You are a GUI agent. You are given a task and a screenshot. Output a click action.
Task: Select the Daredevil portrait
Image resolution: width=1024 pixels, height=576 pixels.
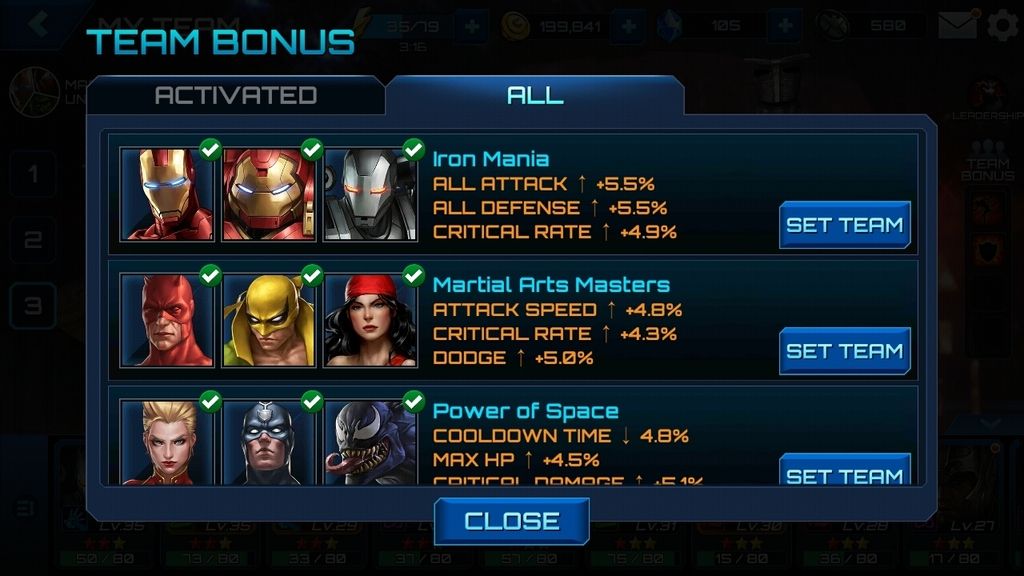click(x=167, y=320)
